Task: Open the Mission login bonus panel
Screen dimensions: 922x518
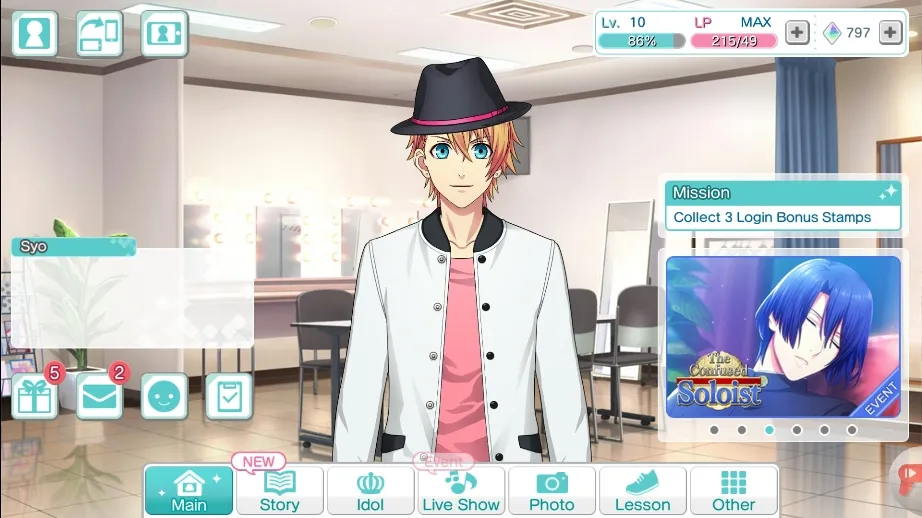Action: click(783, 206)
